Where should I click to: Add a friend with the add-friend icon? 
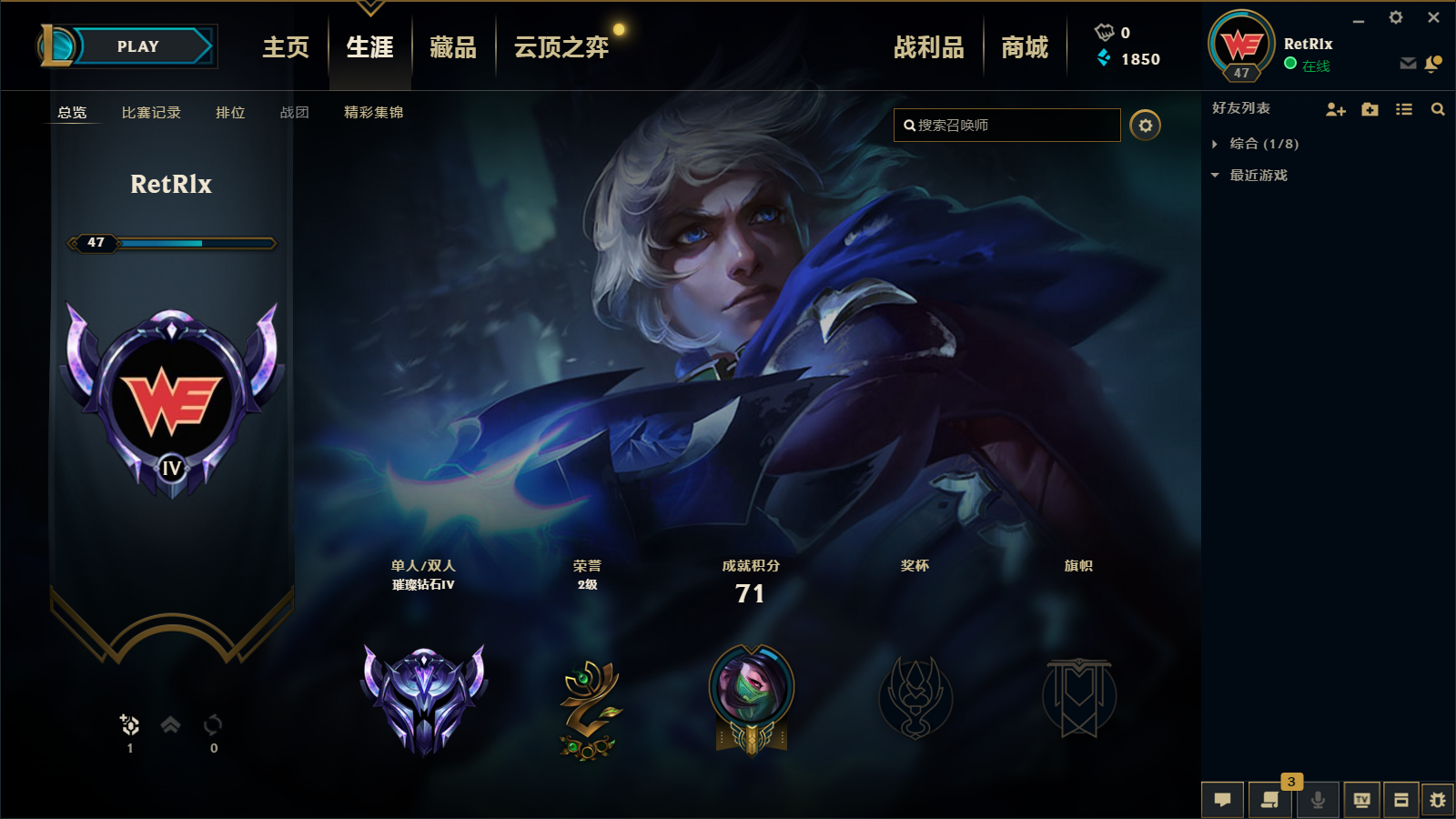1336,109
